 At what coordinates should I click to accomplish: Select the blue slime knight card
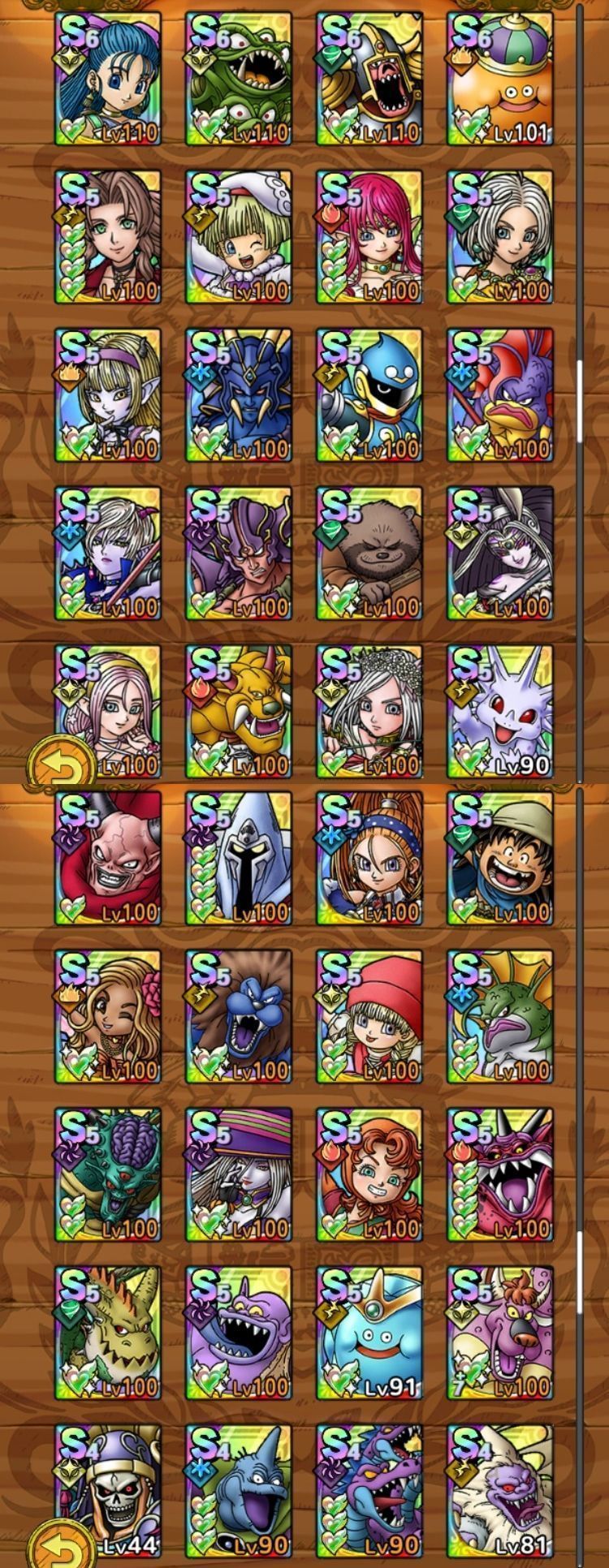(369, 394)
